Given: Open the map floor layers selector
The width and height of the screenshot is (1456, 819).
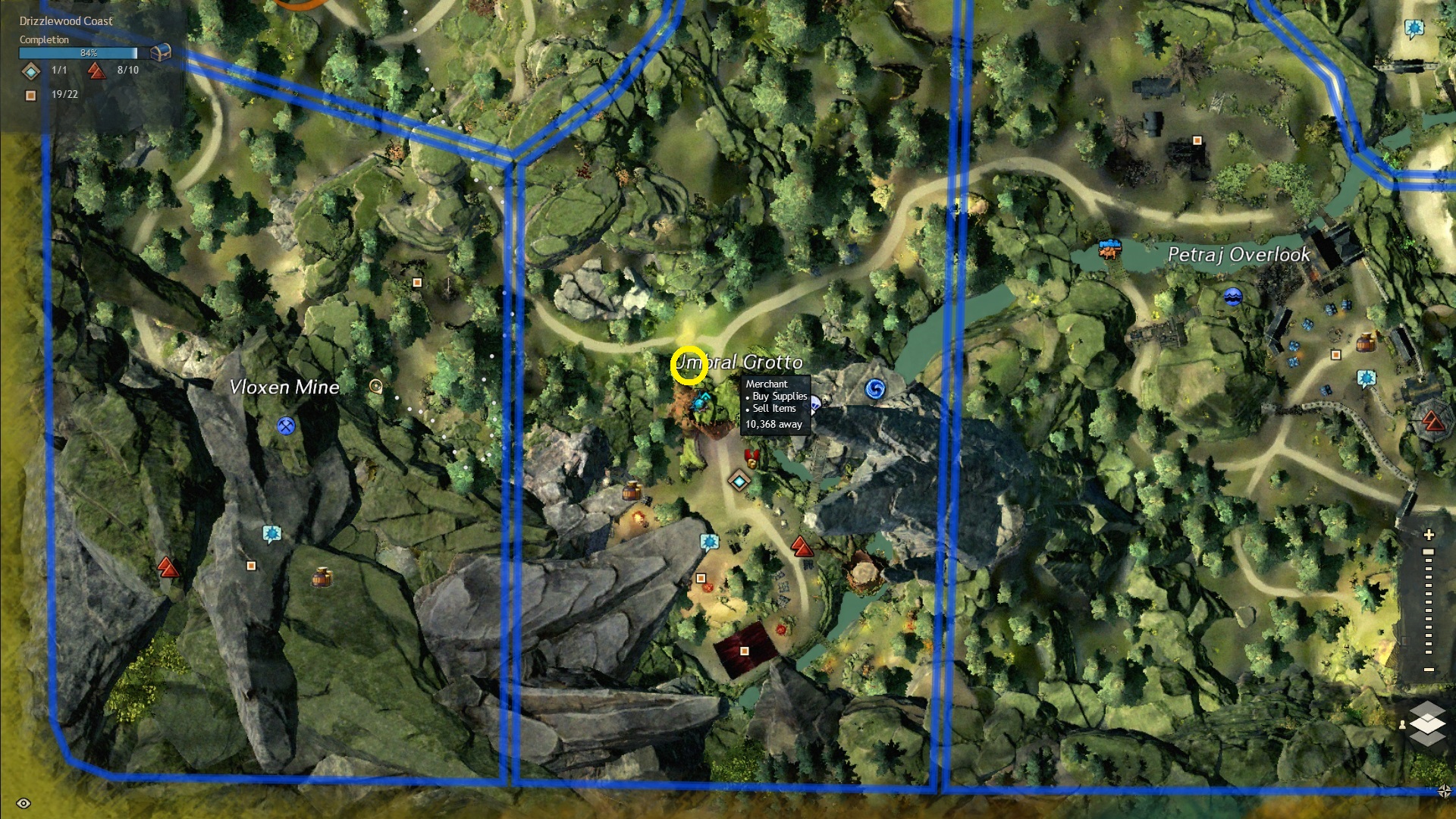Looking at the screenshot, I should [x=1427, y=723].
